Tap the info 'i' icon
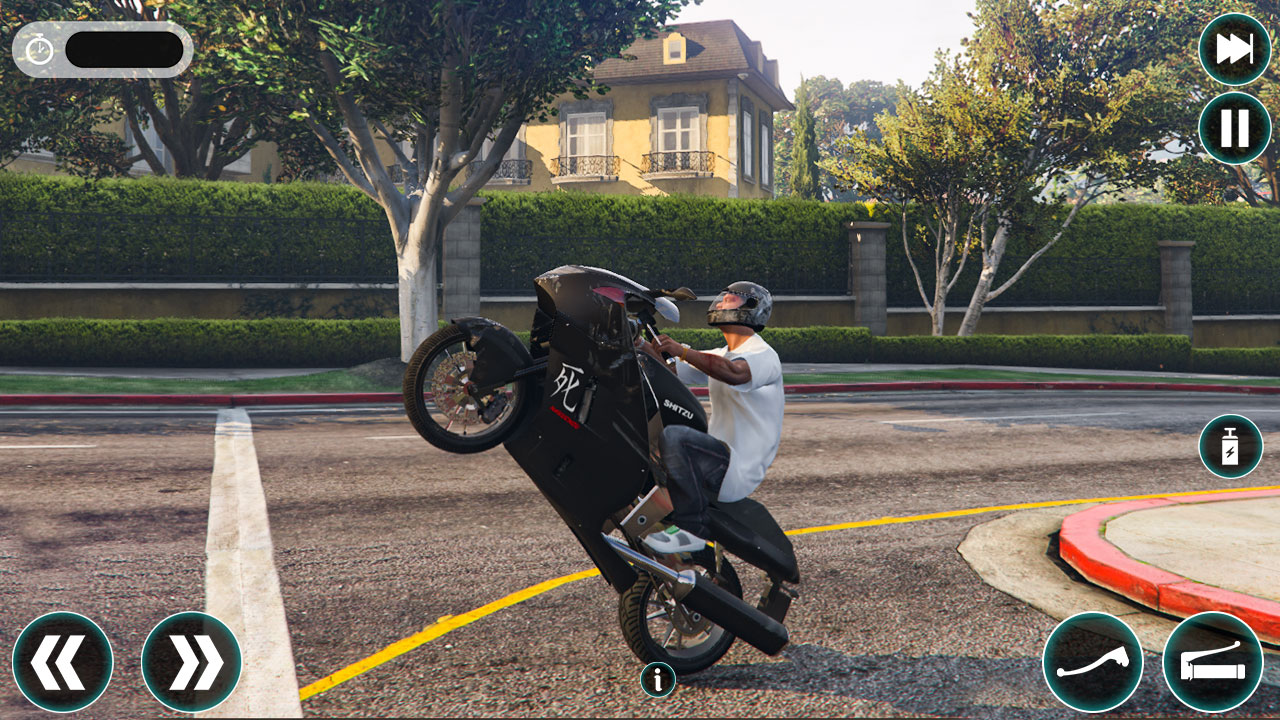Viewport: 1280px width, 720px height. [x=658, y=680]
